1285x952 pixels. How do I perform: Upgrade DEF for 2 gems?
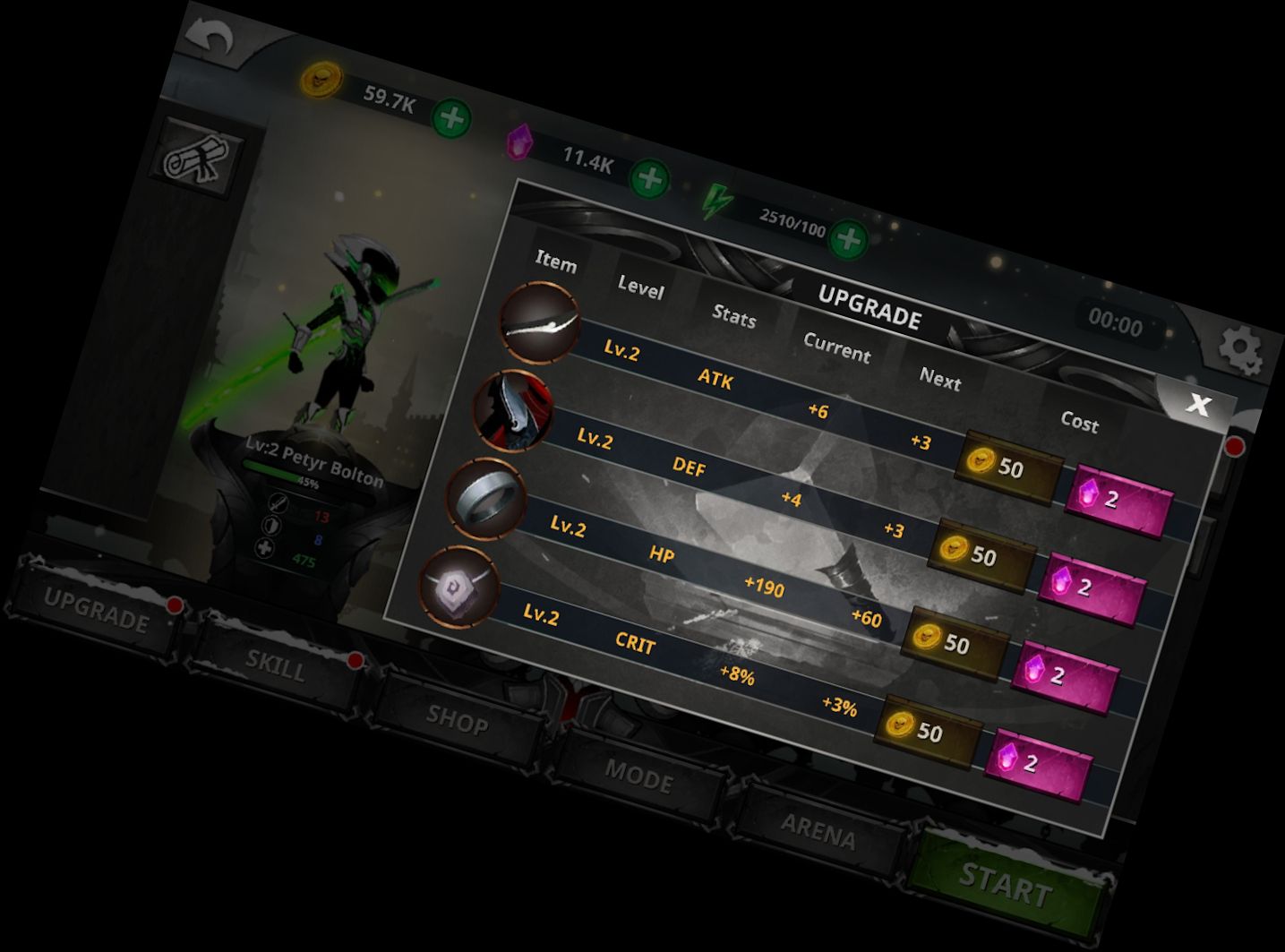click(x=1092, y=587)
